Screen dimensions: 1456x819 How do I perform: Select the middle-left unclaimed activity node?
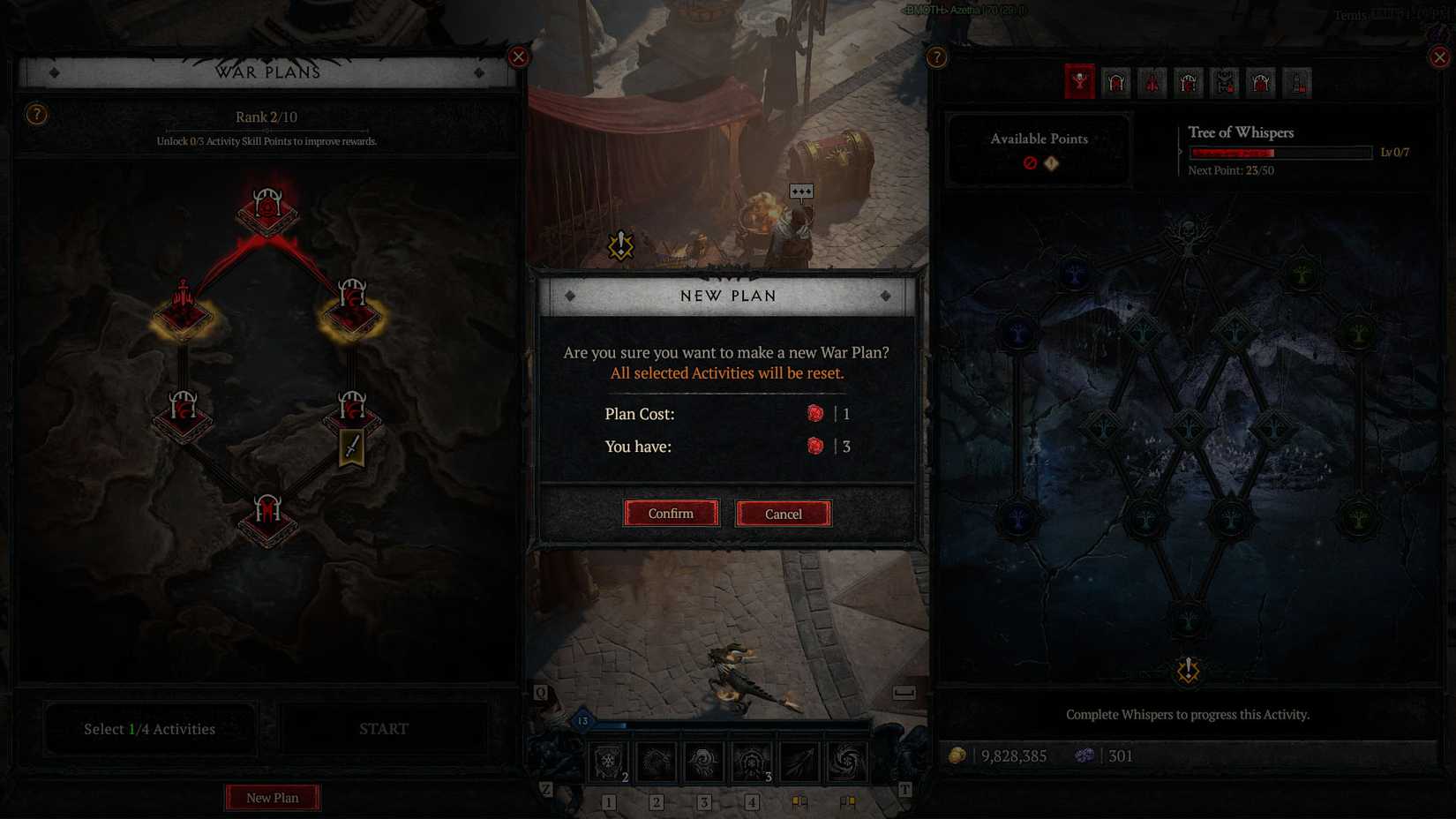183,415
